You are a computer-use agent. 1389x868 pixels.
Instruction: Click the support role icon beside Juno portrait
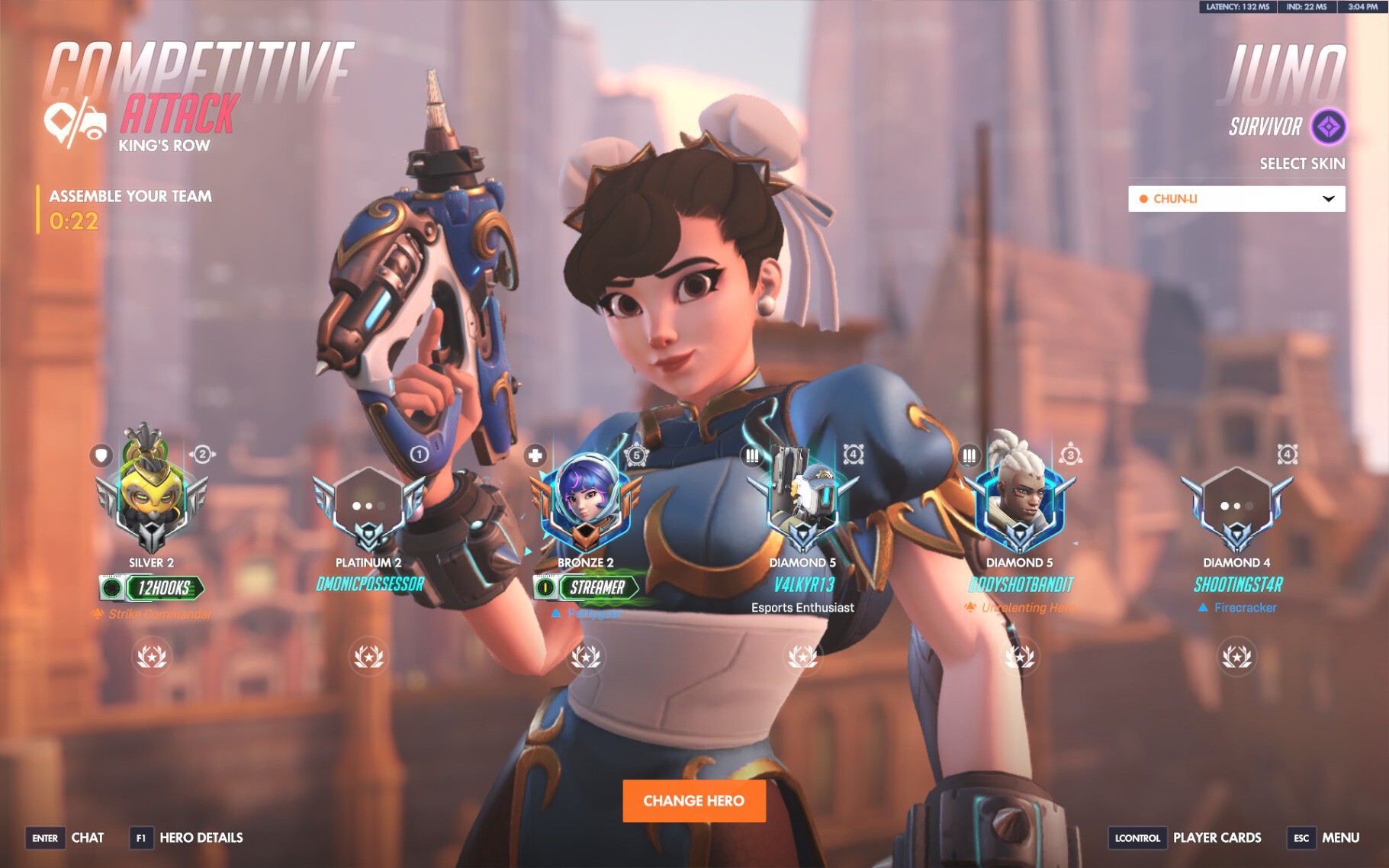click(x=535, y=455)
